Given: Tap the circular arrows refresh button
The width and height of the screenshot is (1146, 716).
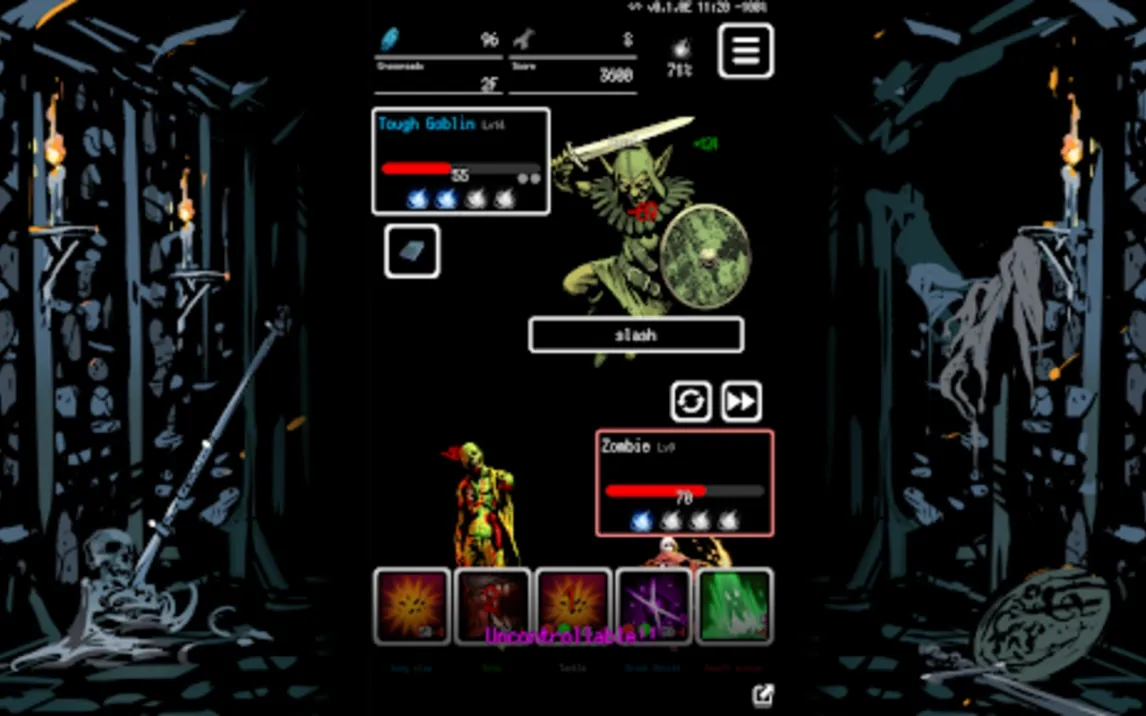Looking at the screenshot, I should [x=691, y=401].
